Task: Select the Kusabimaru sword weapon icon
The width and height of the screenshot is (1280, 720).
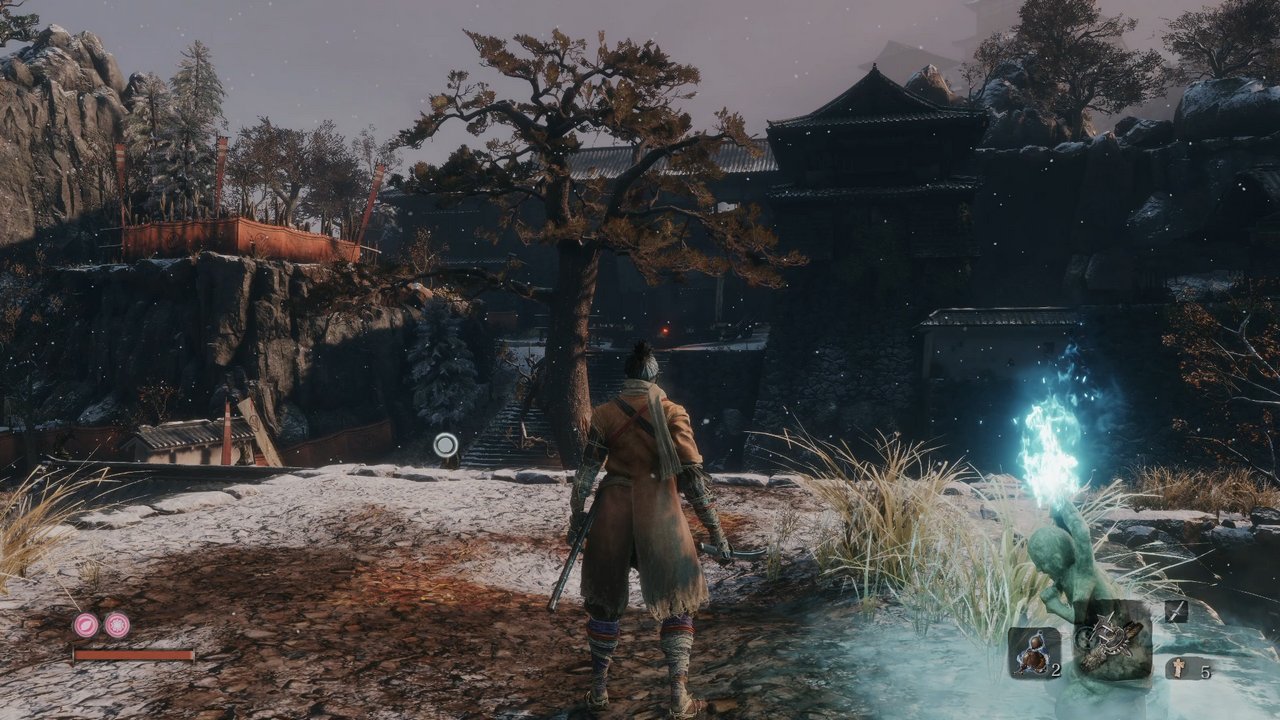Action: click(x=1176, y=610)
